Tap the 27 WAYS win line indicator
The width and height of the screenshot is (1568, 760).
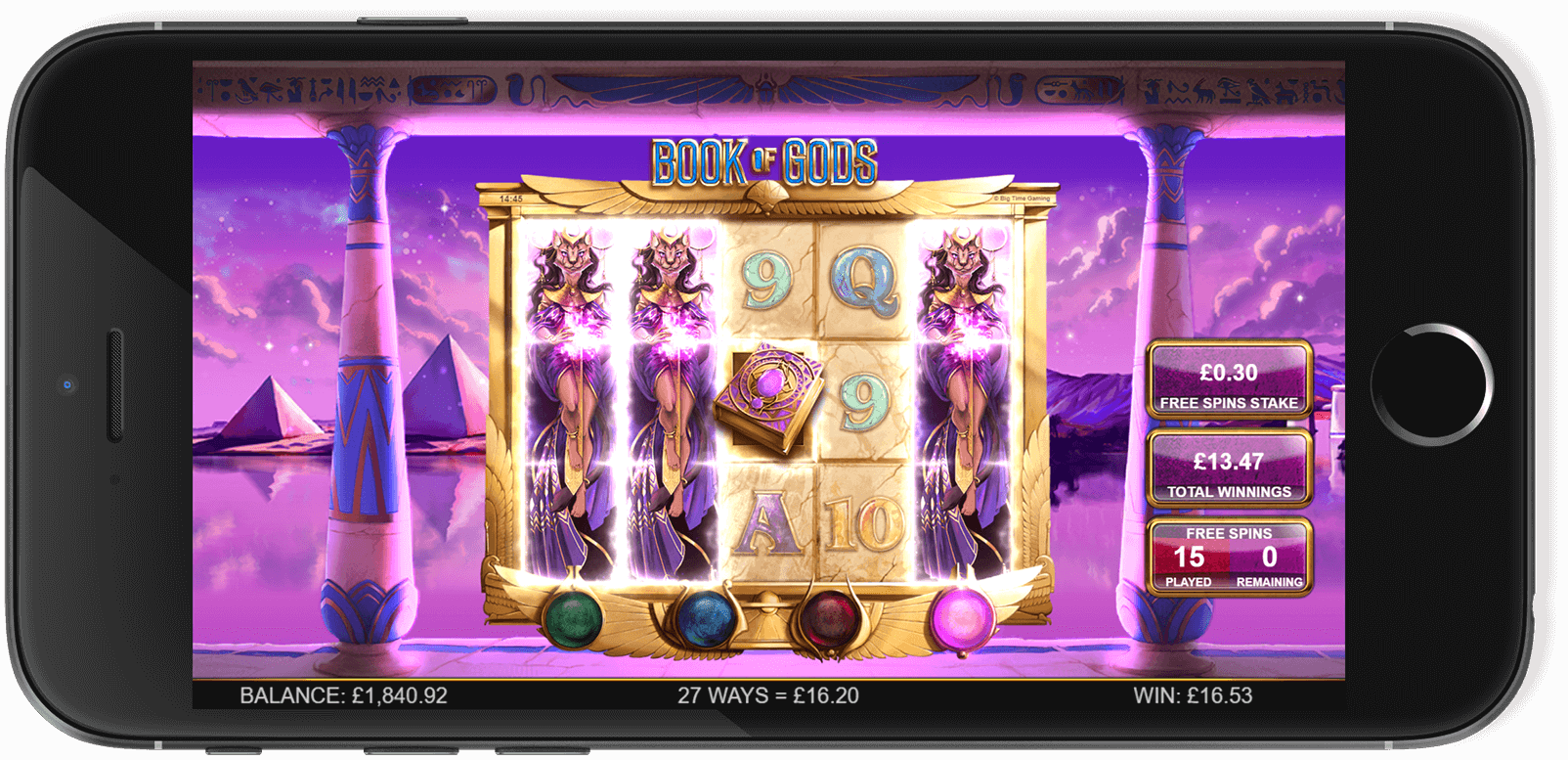pos(766,697)
